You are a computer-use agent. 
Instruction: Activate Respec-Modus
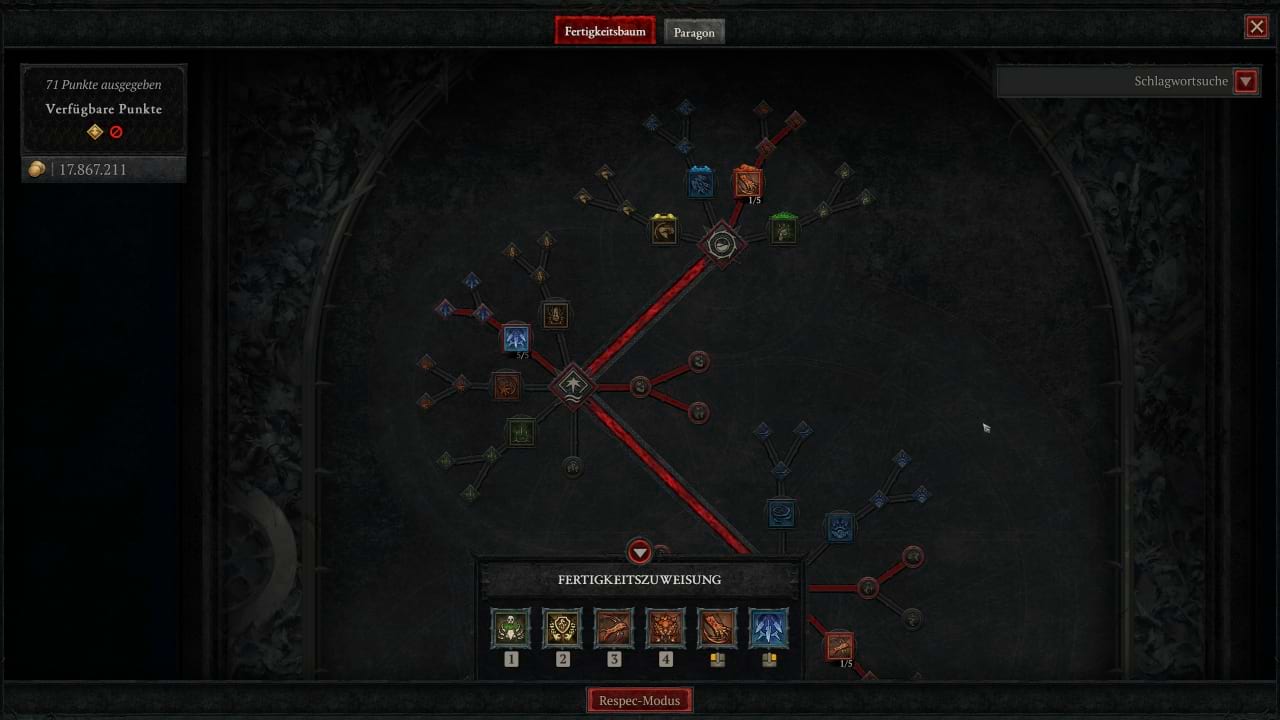tap(640, 699)
